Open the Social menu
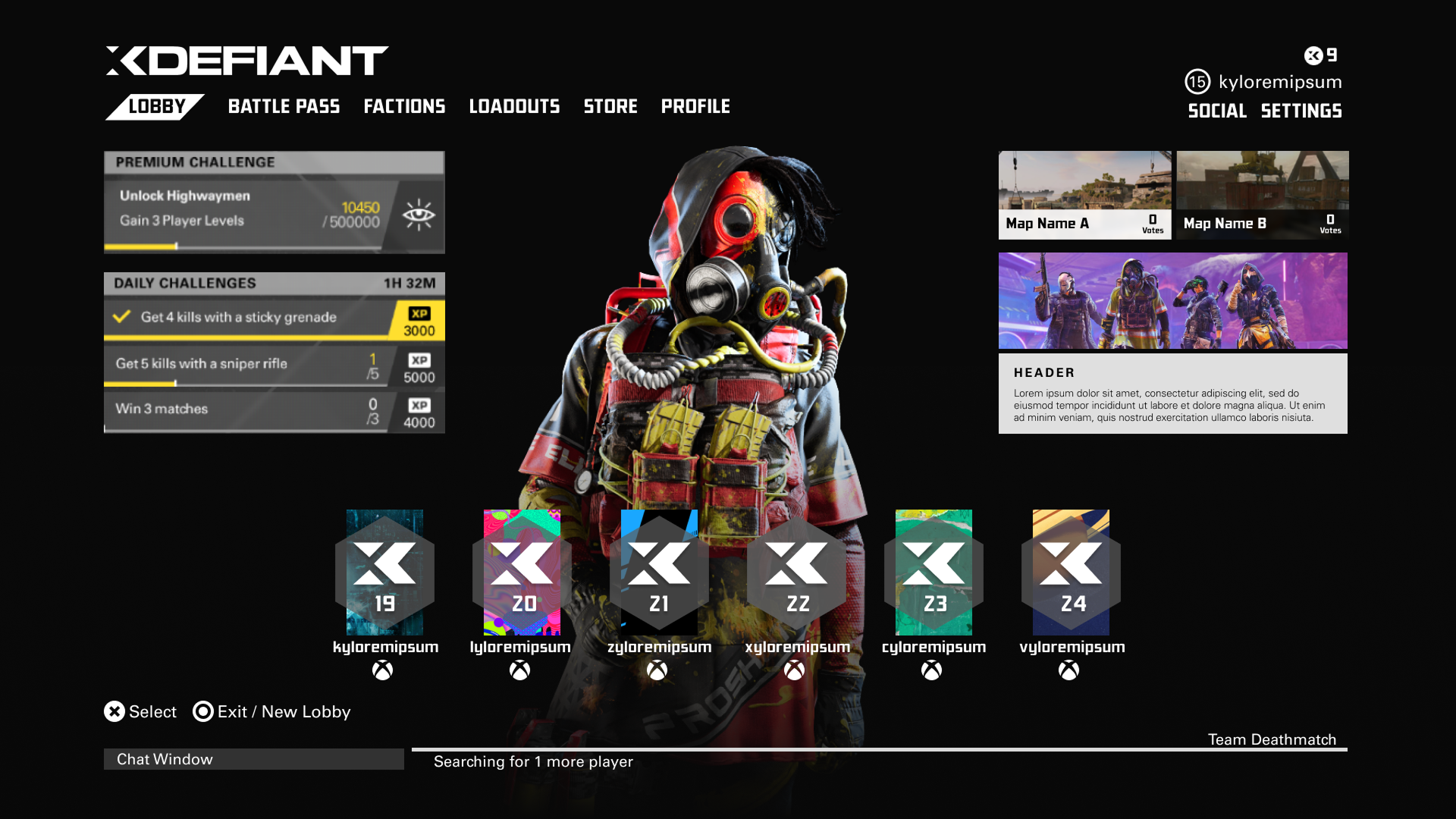 pyautogui.click(x=1216, y=111)
